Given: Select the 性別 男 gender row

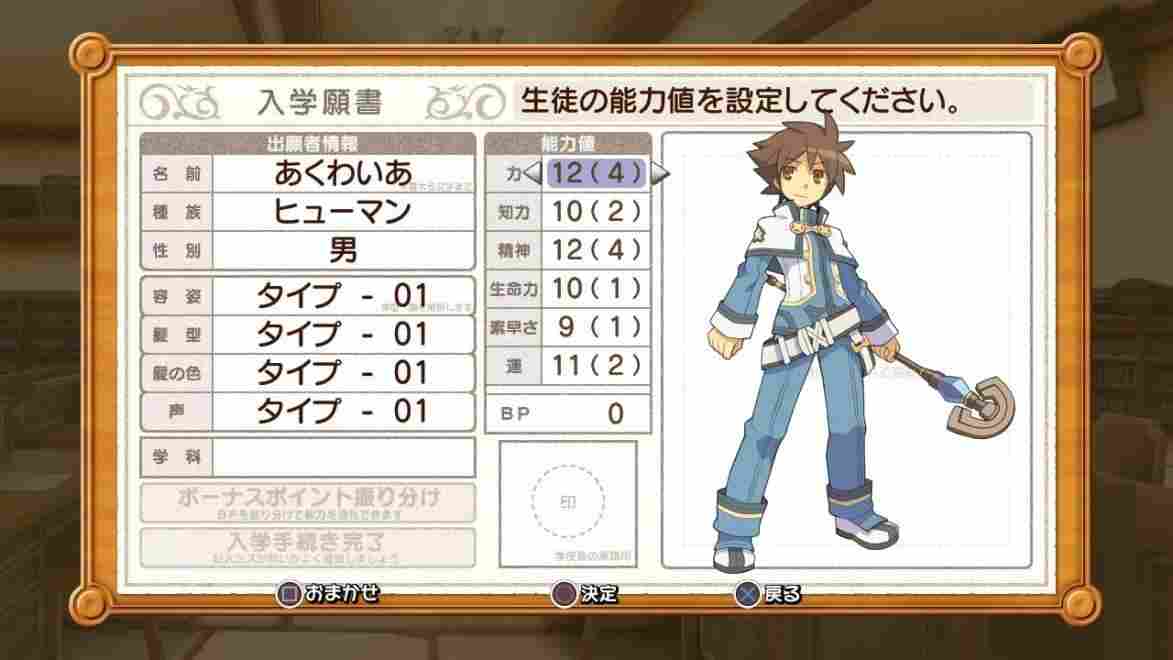Looking at the screenshot, I should [x=342, y=250].
